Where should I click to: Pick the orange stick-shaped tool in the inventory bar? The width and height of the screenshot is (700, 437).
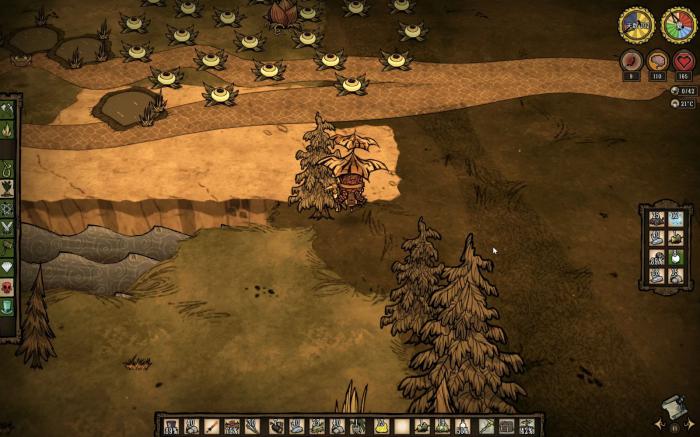tap(212, 427)
